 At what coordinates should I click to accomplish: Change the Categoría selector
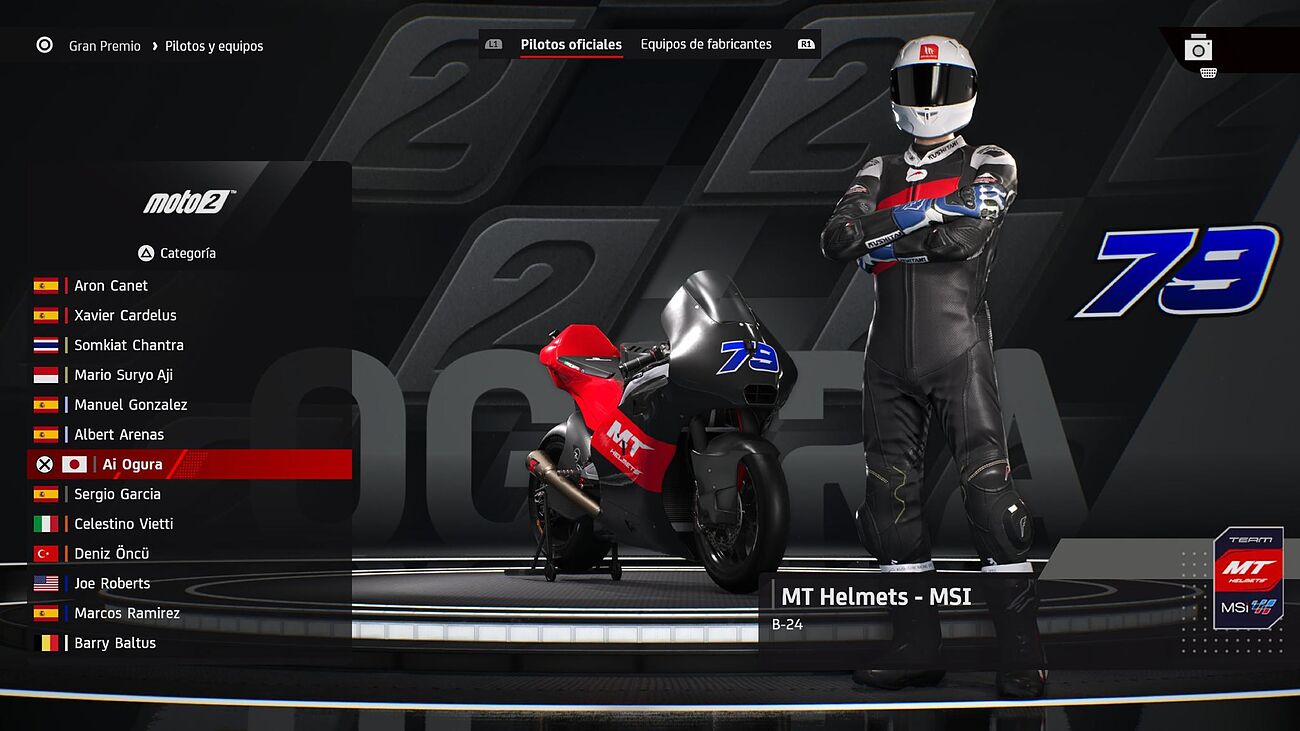(x=178, y=253)
